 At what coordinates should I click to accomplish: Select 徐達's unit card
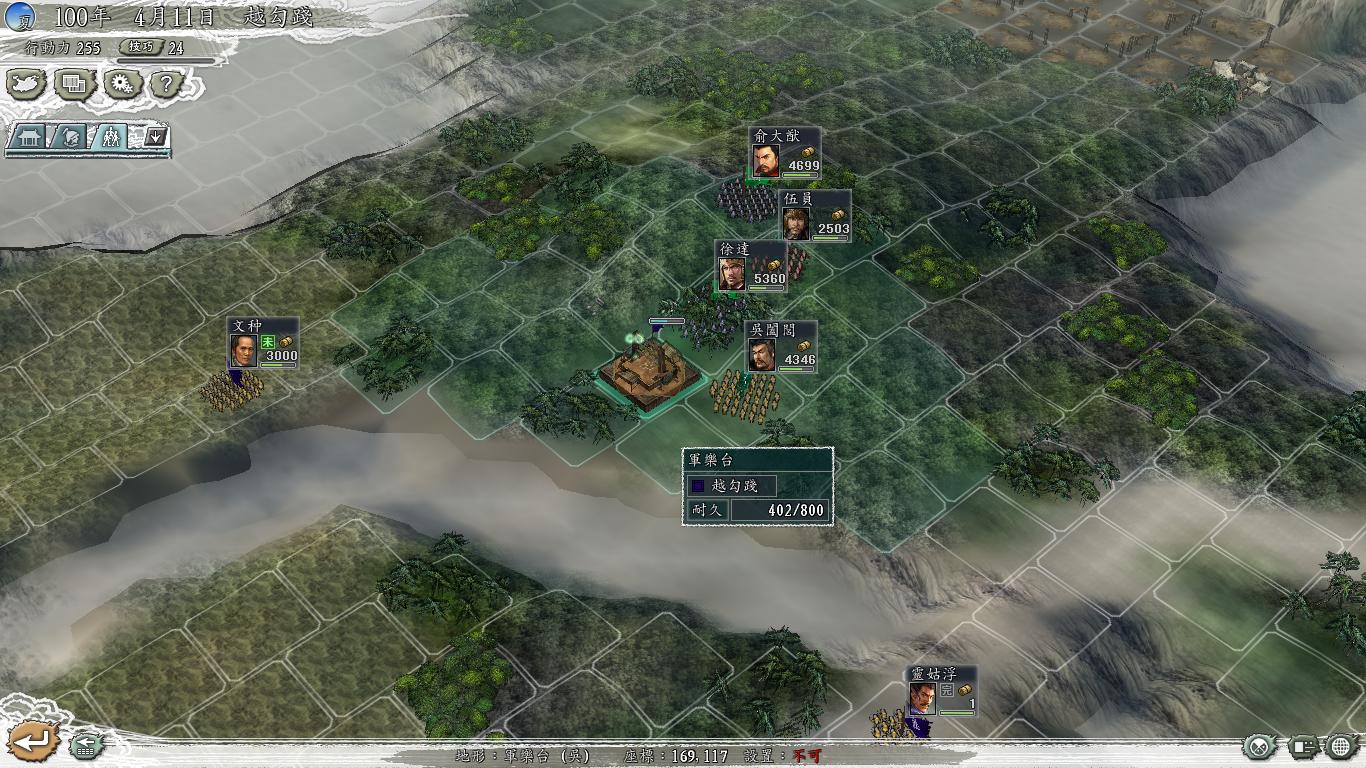[x=751, y=266]
